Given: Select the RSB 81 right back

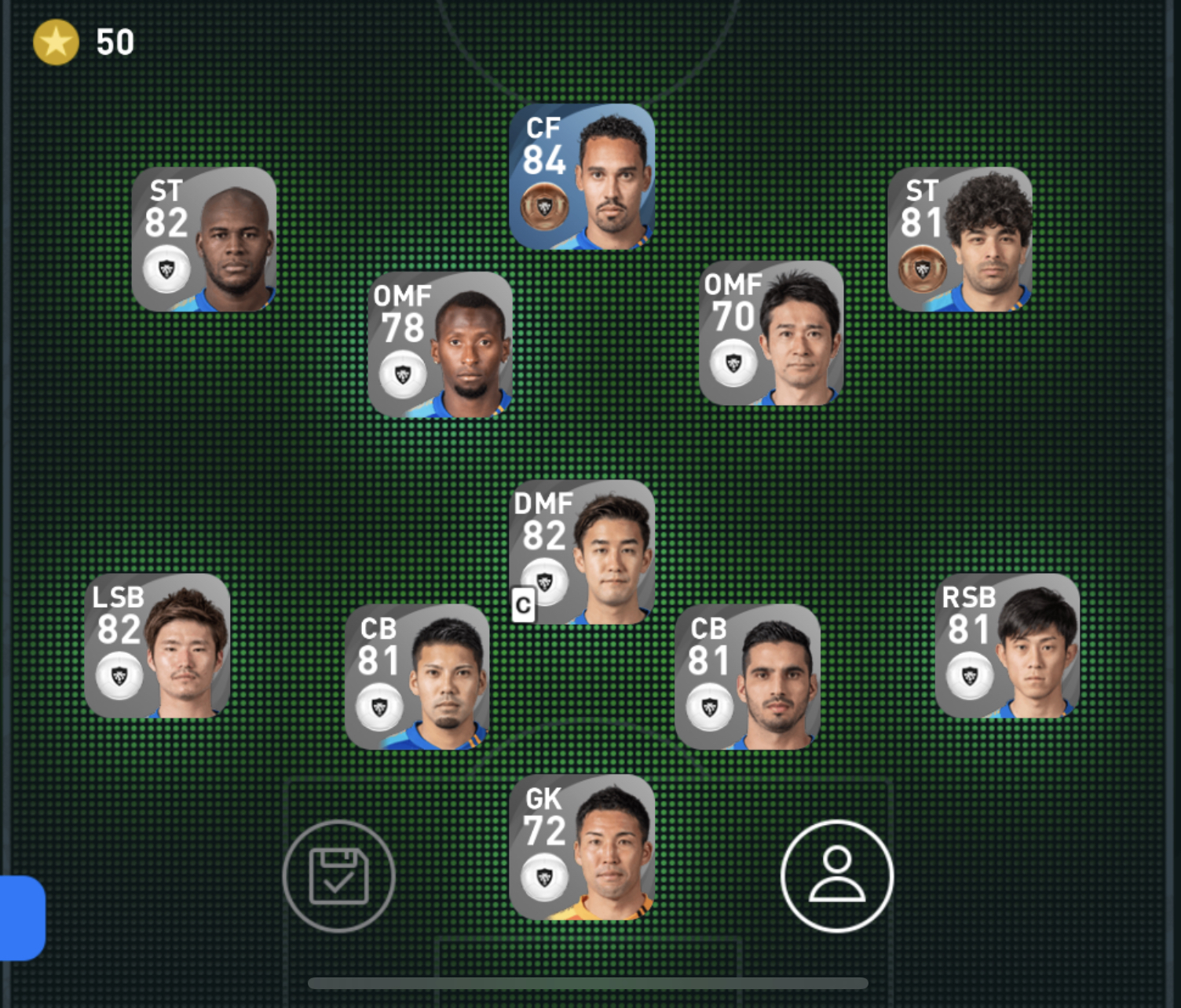Looking at the screenshot, I should [x=1007, y=646].
